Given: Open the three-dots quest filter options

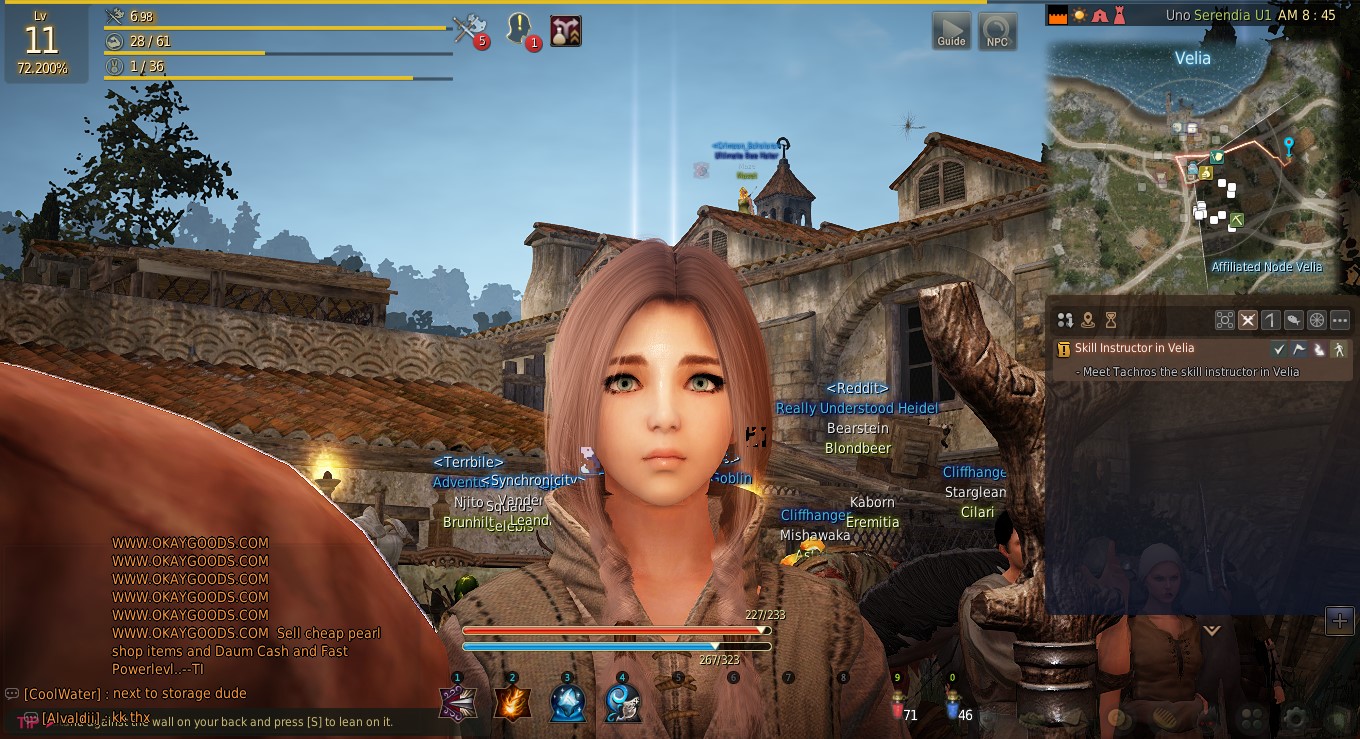Looking at the screenshot, I should pos(1340,320).
